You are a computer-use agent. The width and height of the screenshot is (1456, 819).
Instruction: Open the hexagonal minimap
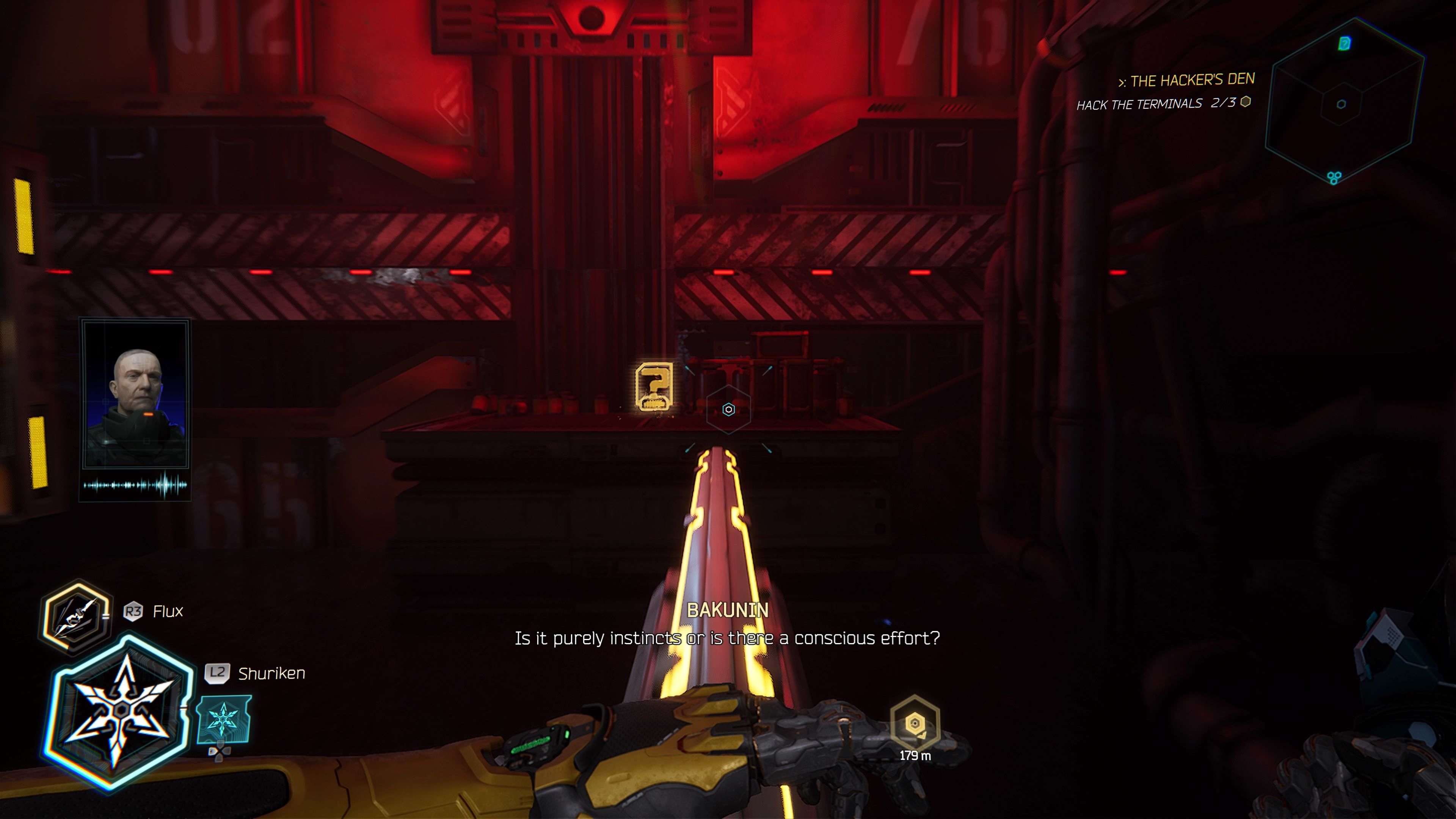point(1343,102)
